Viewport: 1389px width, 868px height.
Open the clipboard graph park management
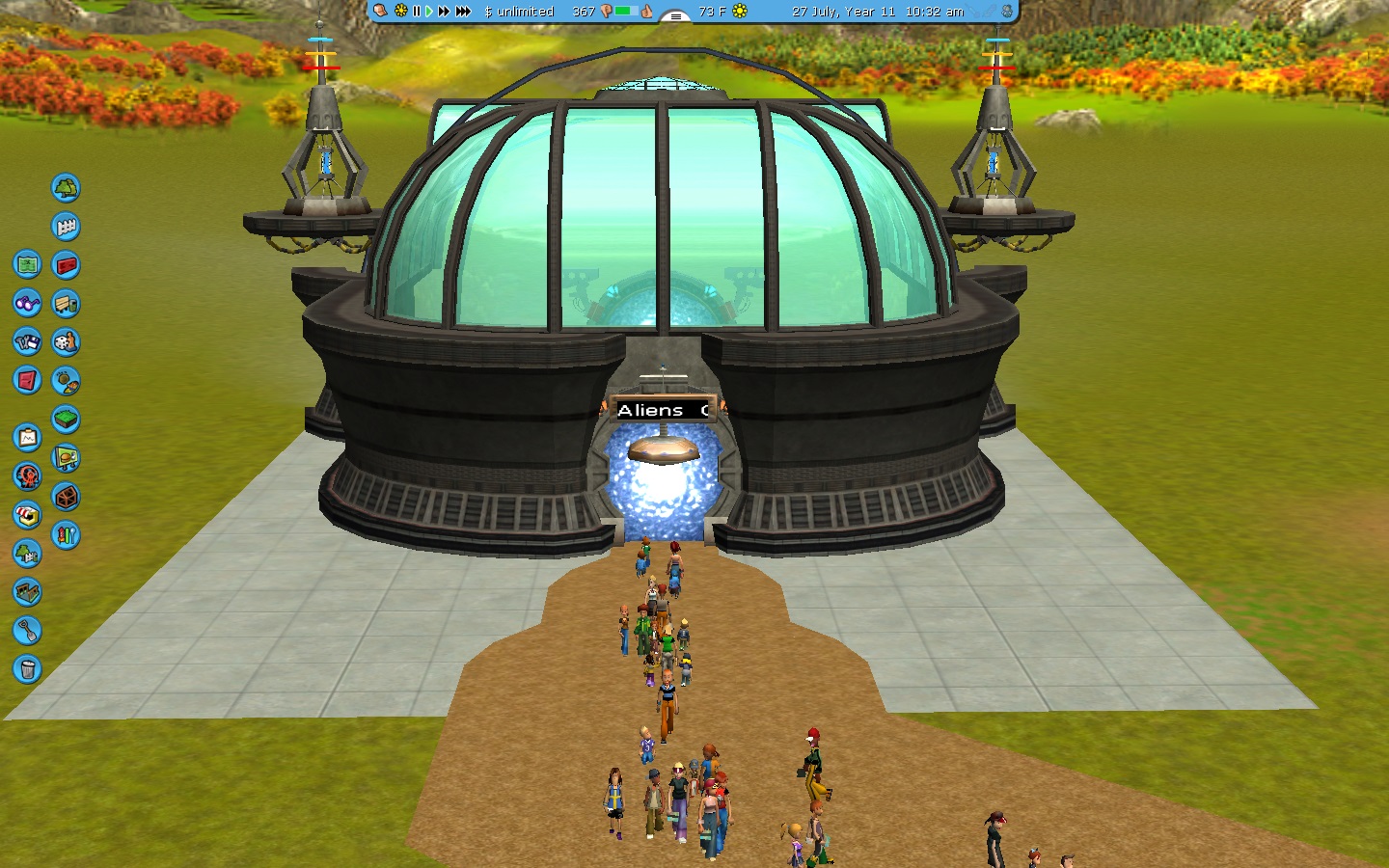click(x=27, y=438)
